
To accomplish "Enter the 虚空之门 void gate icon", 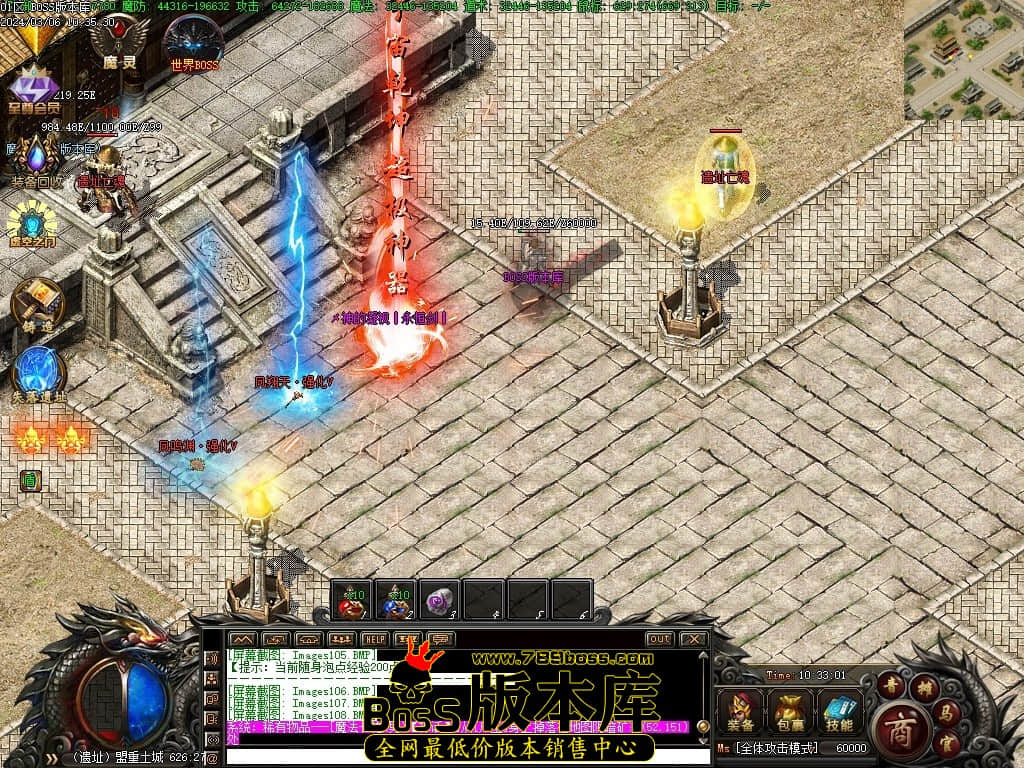I will point(33,227).
